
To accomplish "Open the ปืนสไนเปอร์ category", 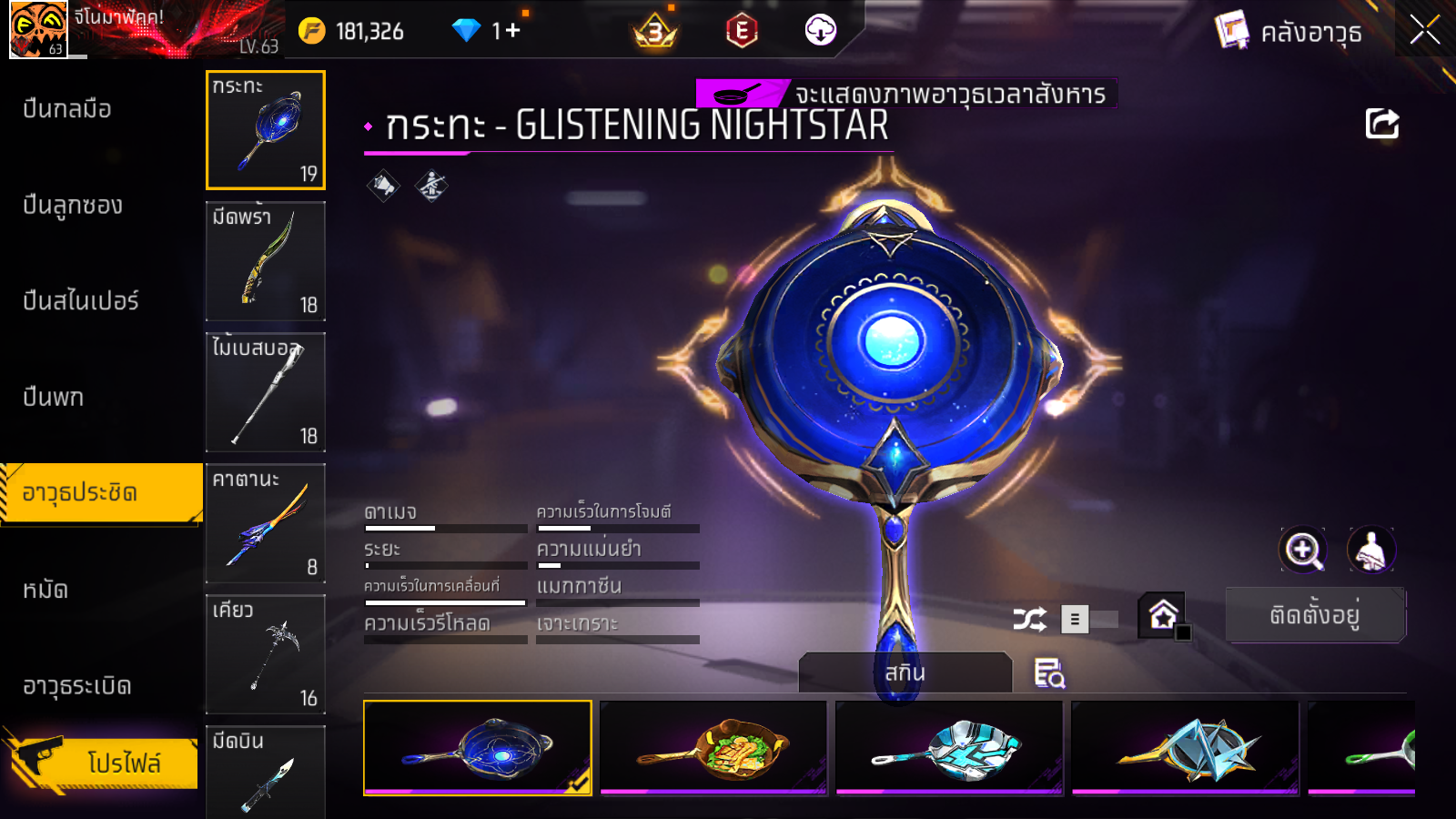I will [x=81, y=301].
